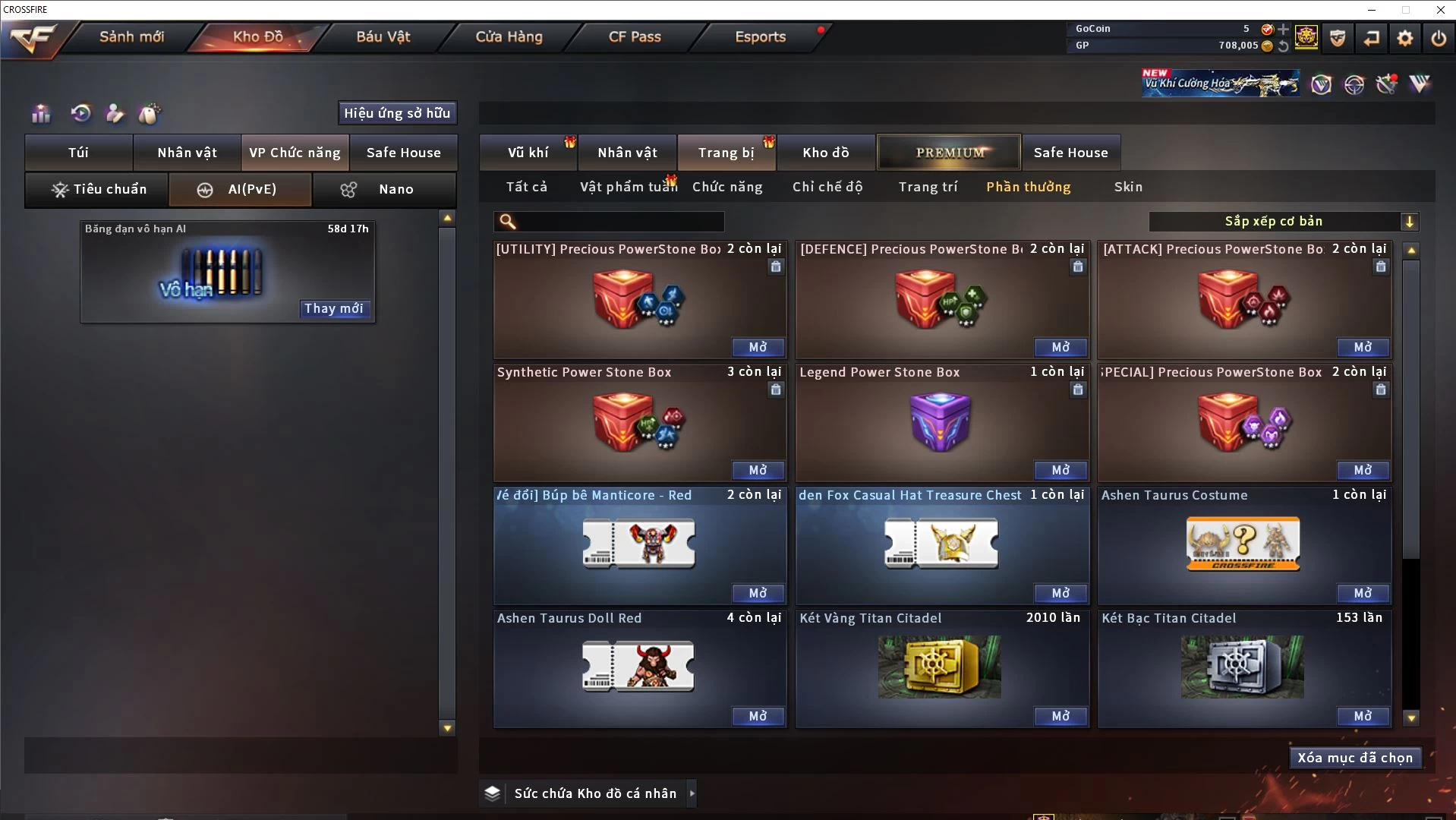
Task: Click the Hiệu ứng sở hữu button
Action: 397,113
